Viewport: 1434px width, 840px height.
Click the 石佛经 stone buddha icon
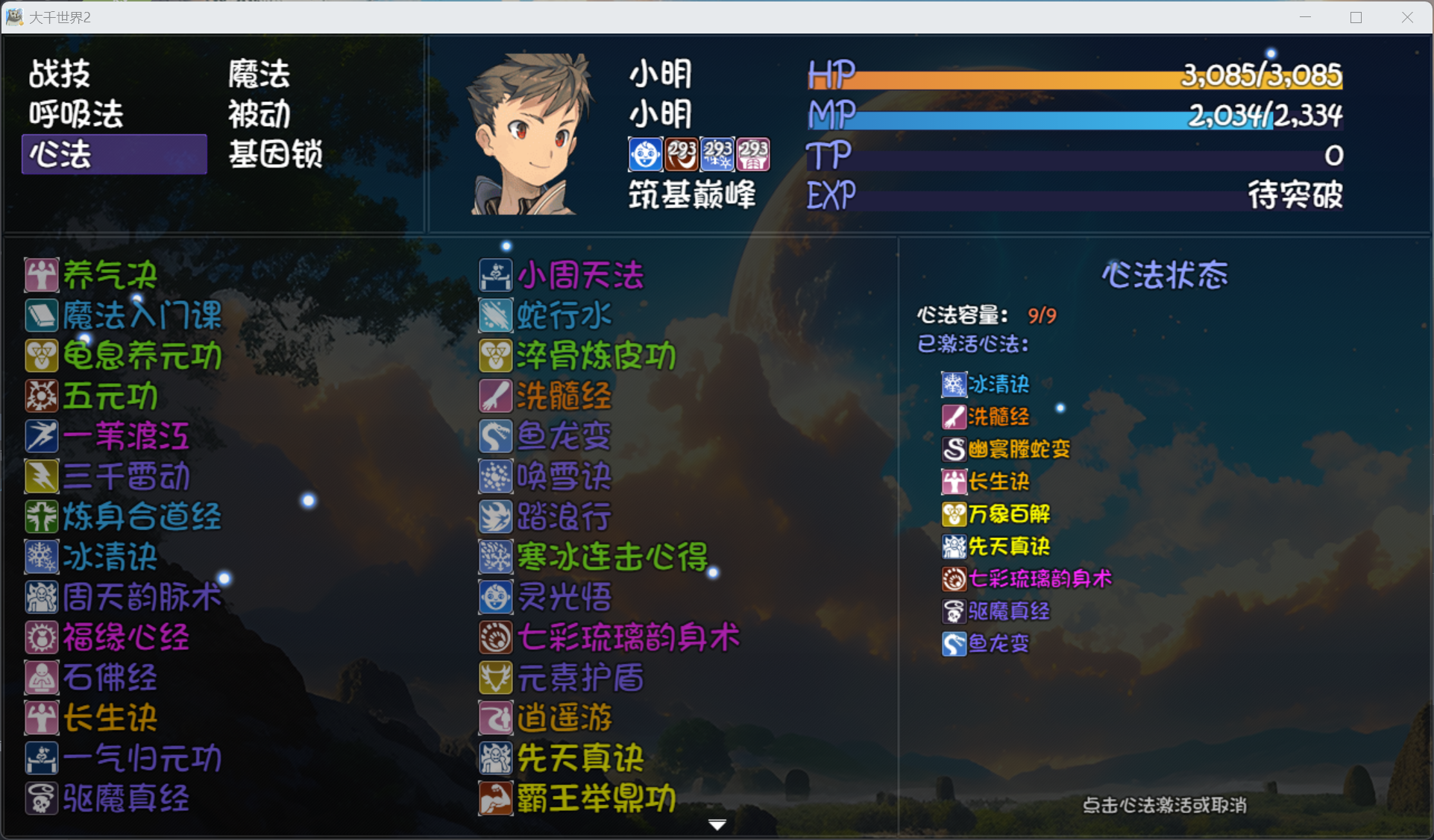click(41, 678)
